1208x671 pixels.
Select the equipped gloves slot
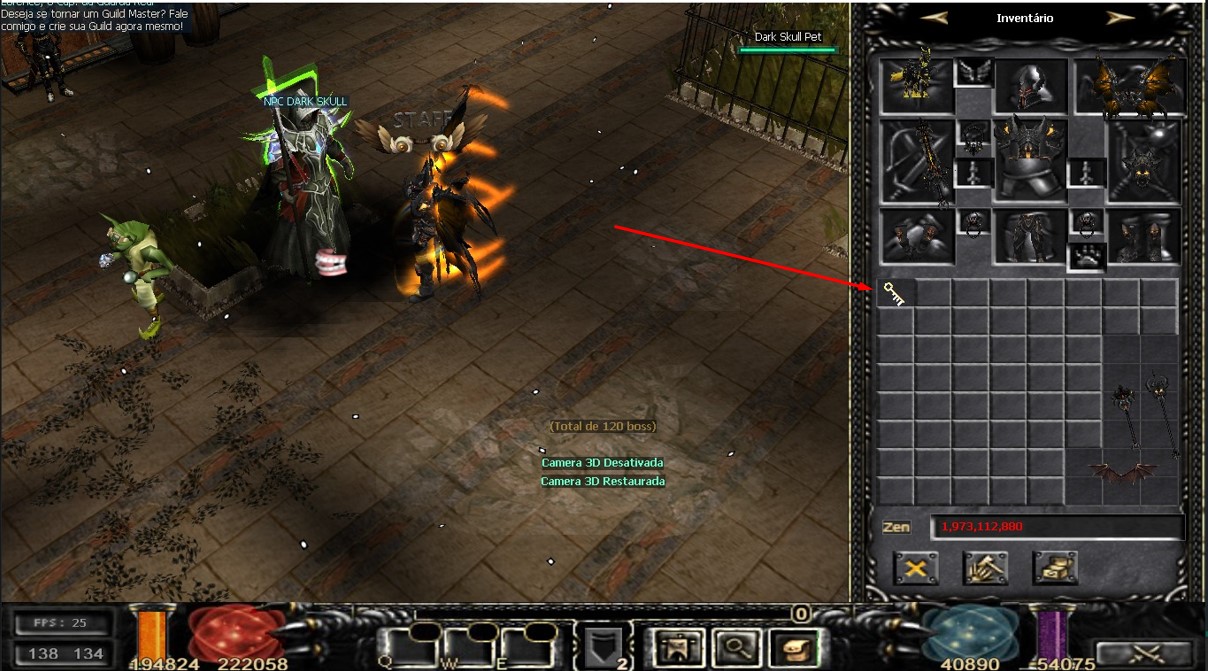click(x=916, y=236)
